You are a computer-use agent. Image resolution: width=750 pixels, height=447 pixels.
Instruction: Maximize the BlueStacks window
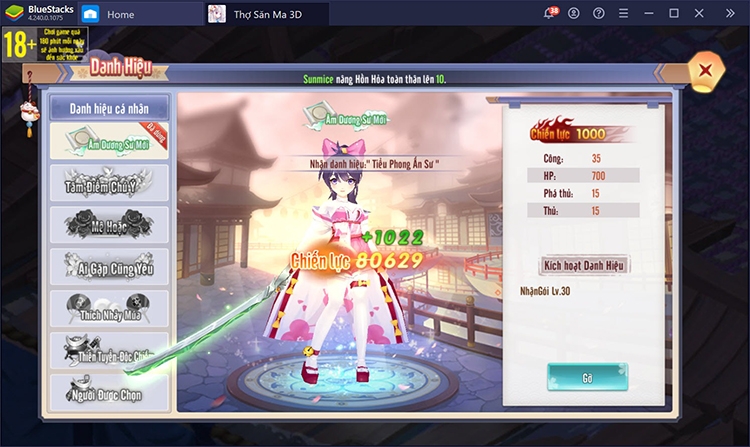(674, 14)
